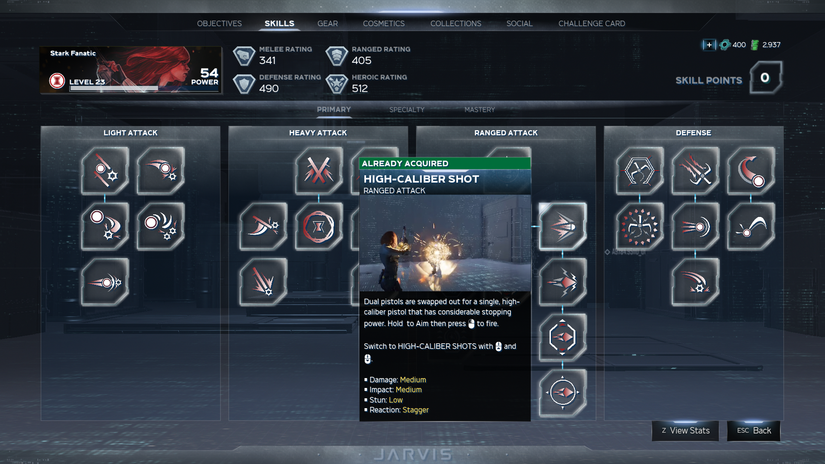Go back with the Back button
The height and width of the screenshot is (464, 825).
tap(754, 430)
